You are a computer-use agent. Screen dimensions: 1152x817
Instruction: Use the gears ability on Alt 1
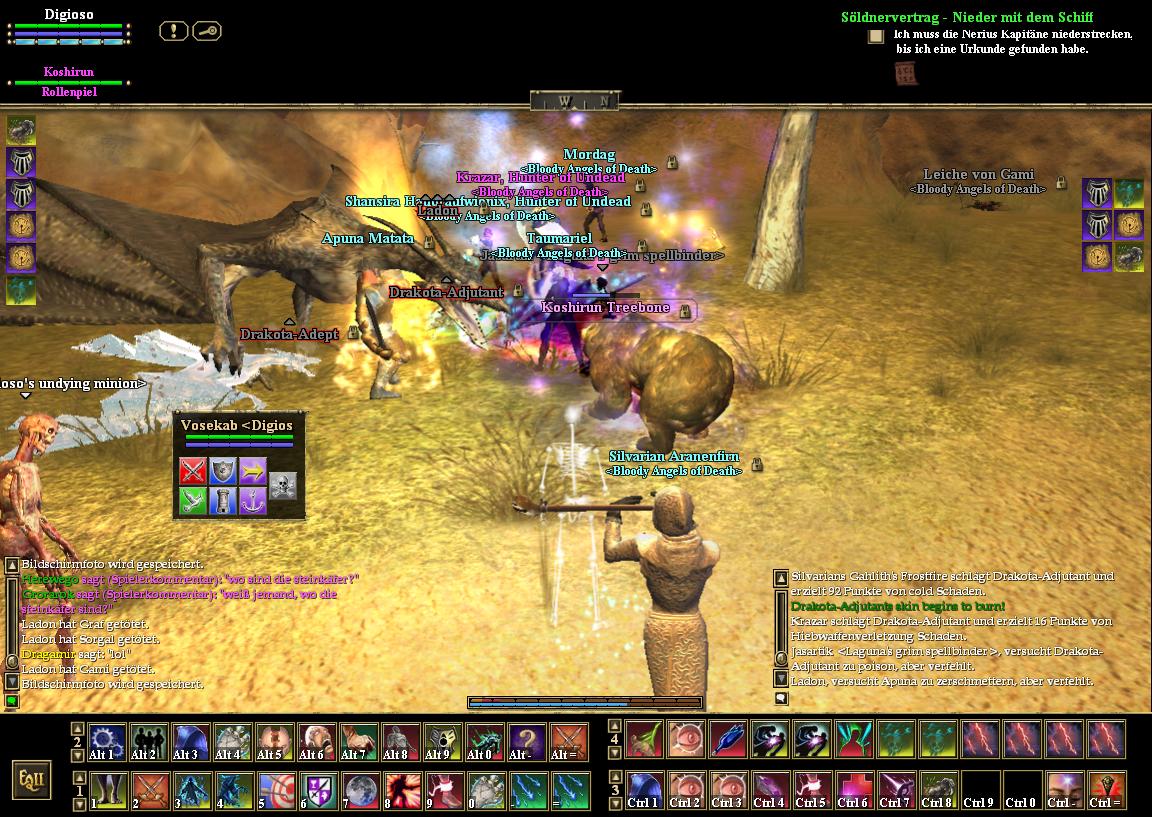click(x=107, y=742)
